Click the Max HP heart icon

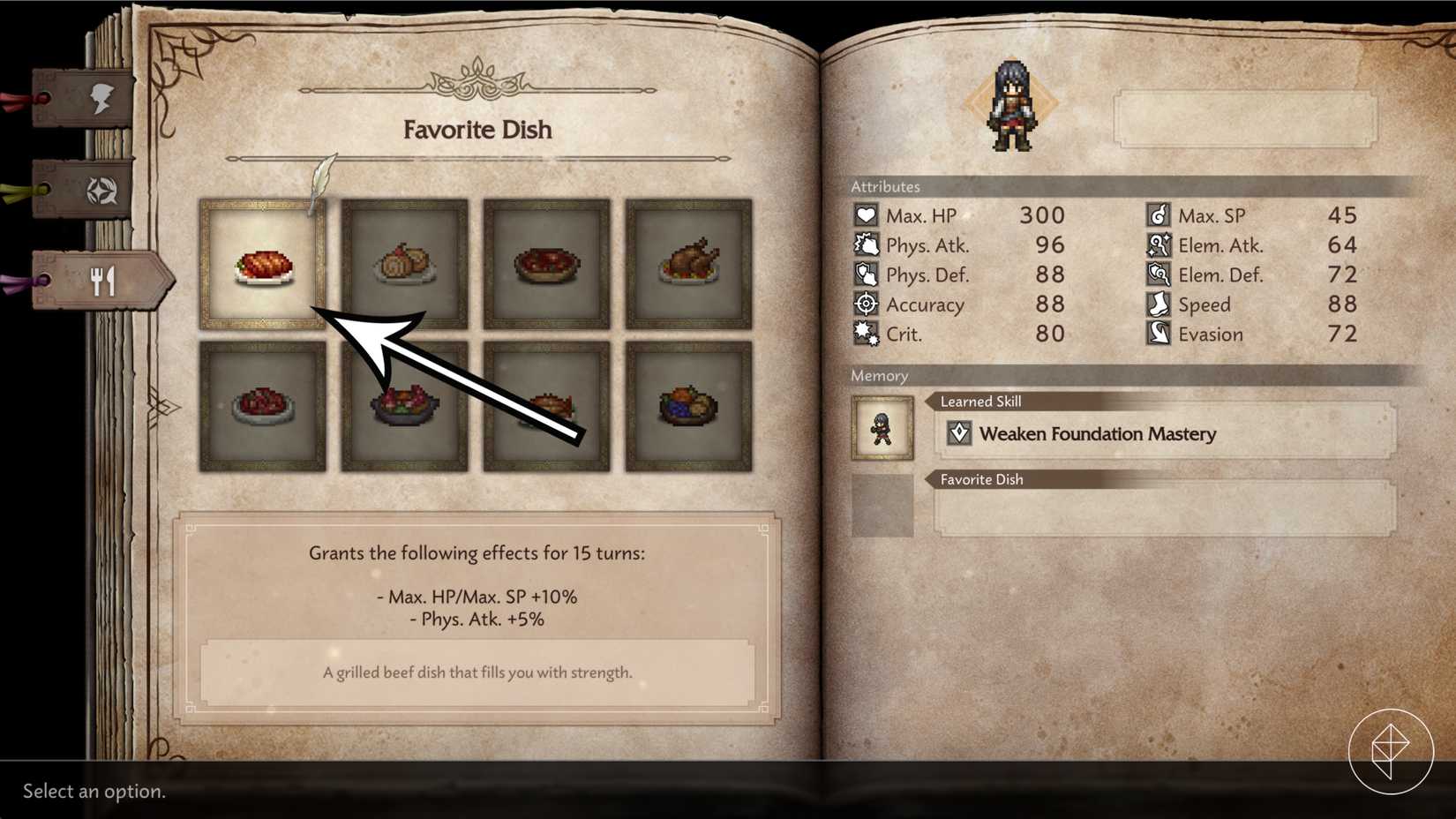pos(867,214)
